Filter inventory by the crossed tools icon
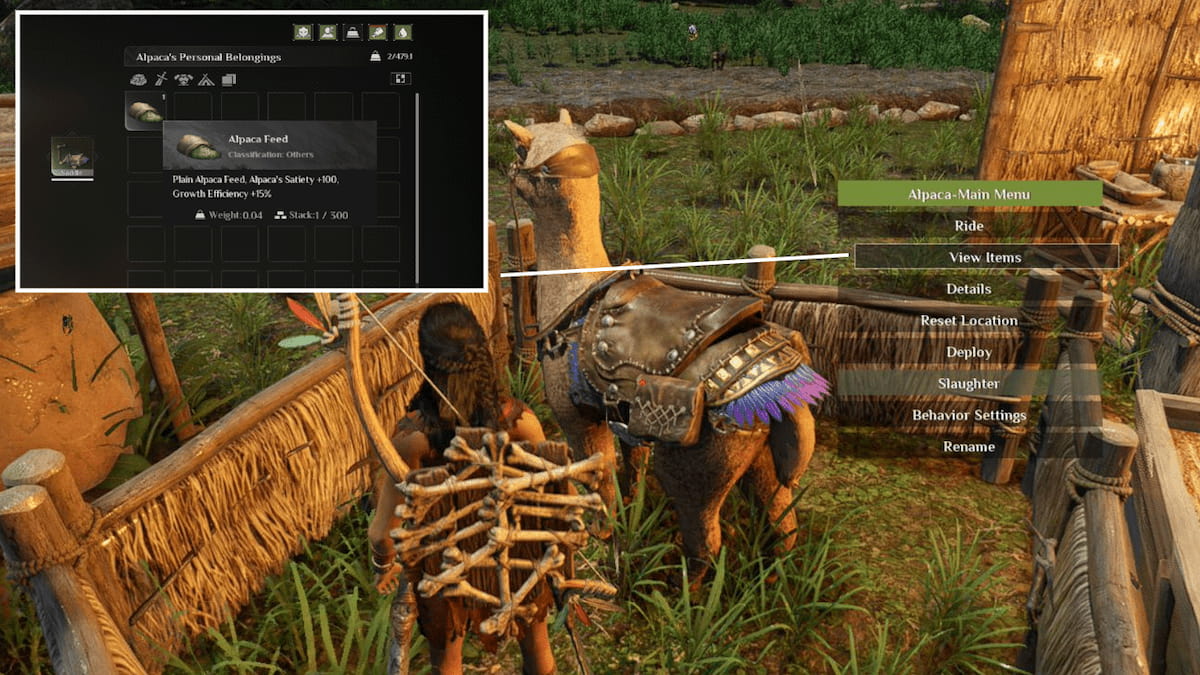This screenshot has height=675, width=1200. coord(161,80)
